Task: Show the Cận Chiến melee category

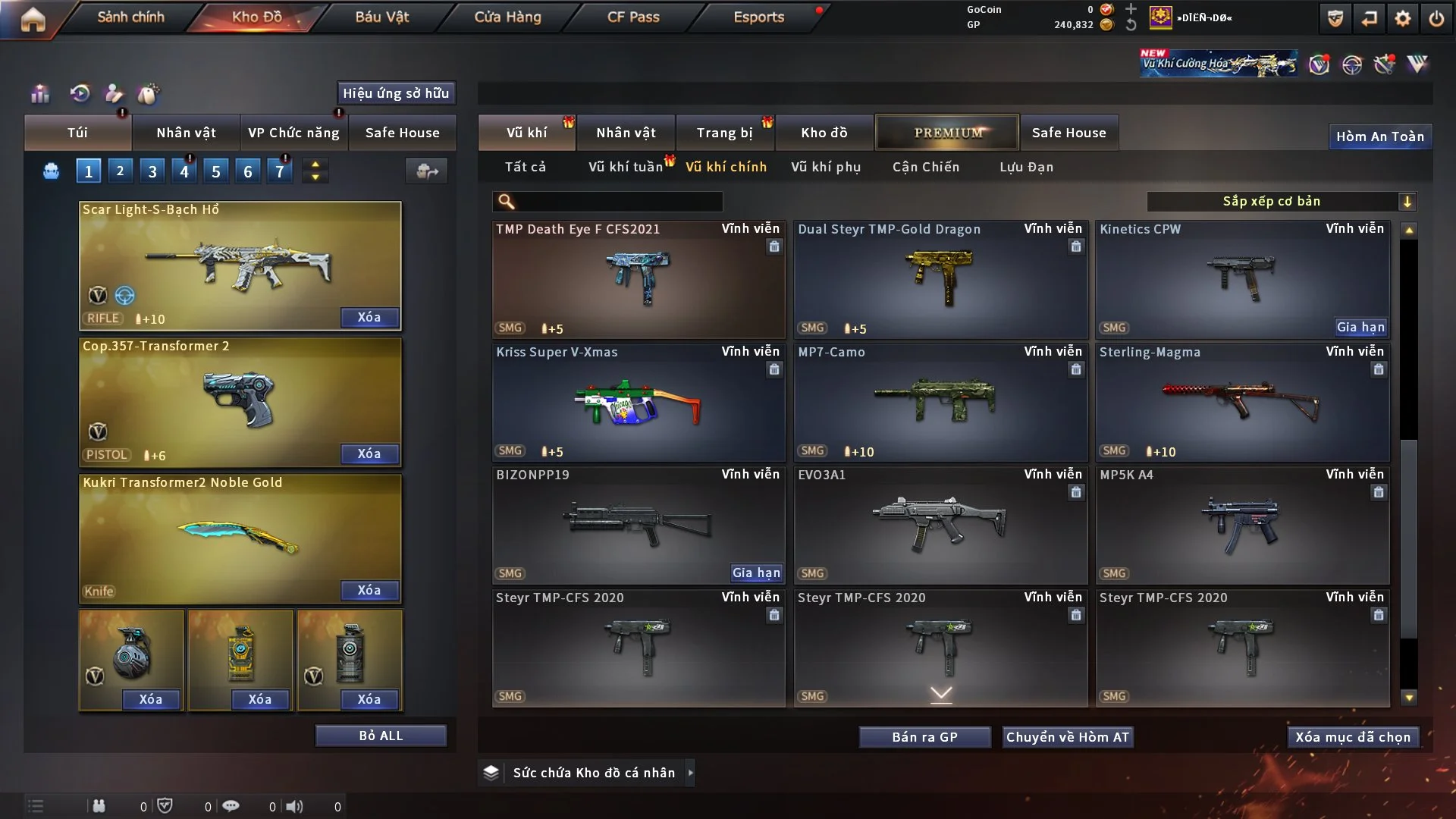Action: pyautogui.click(x=926, y=167)
